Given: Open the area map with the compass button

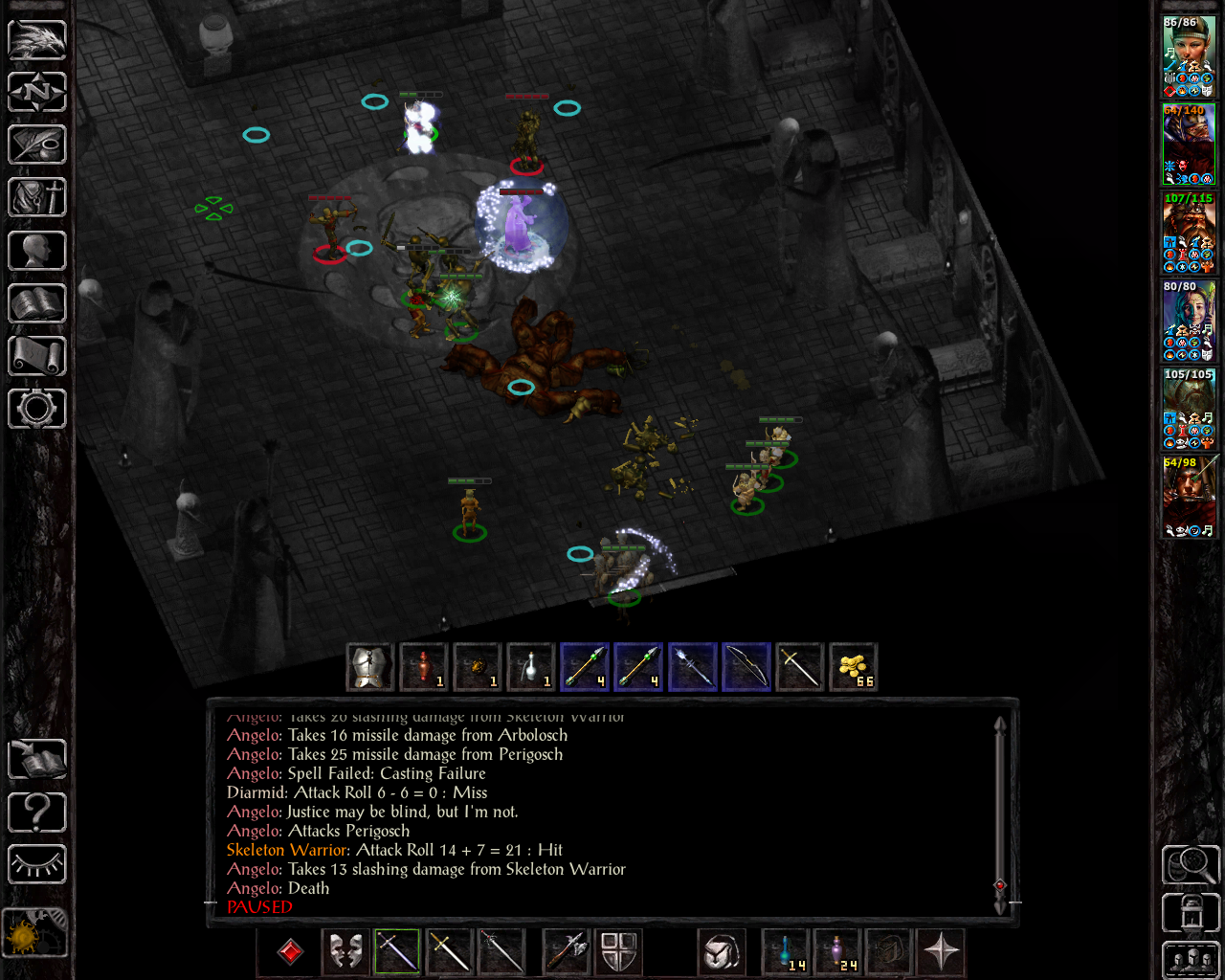Looking at the screenshot, I should (37, 93).
